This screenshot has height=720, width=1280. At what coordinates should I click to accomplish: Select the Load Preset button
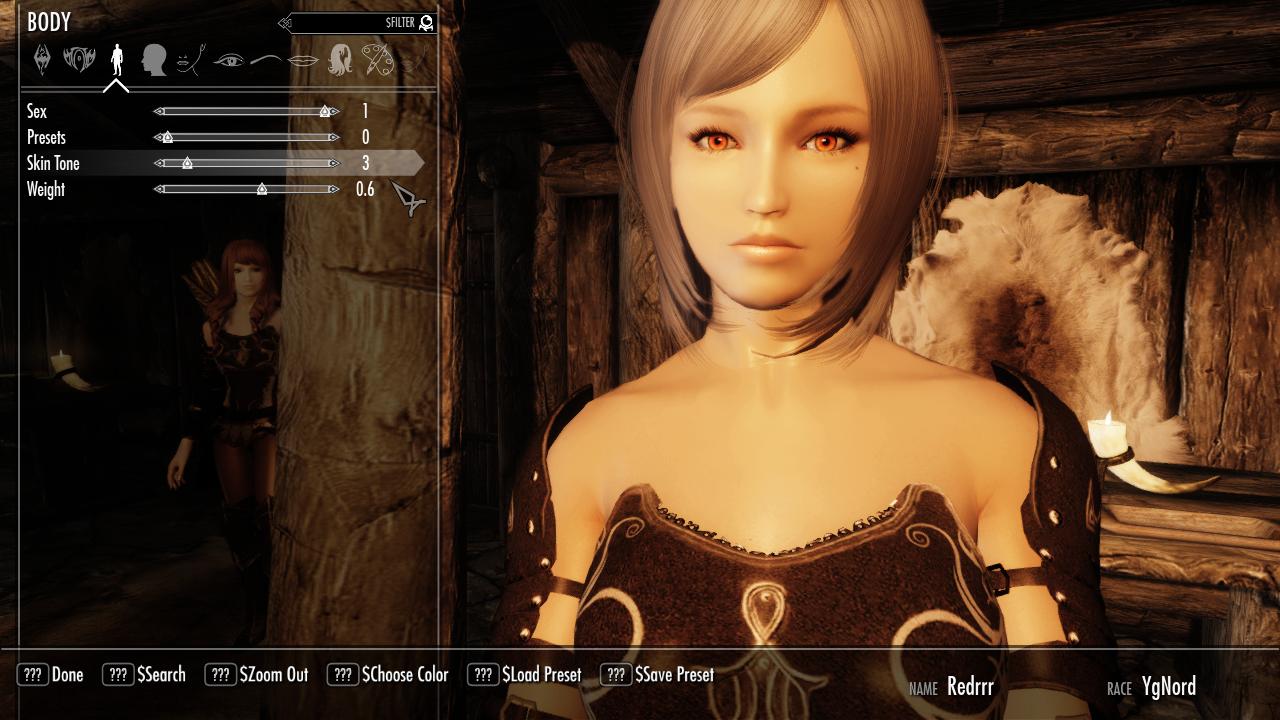pyautogui.click(x=525, y=675)
